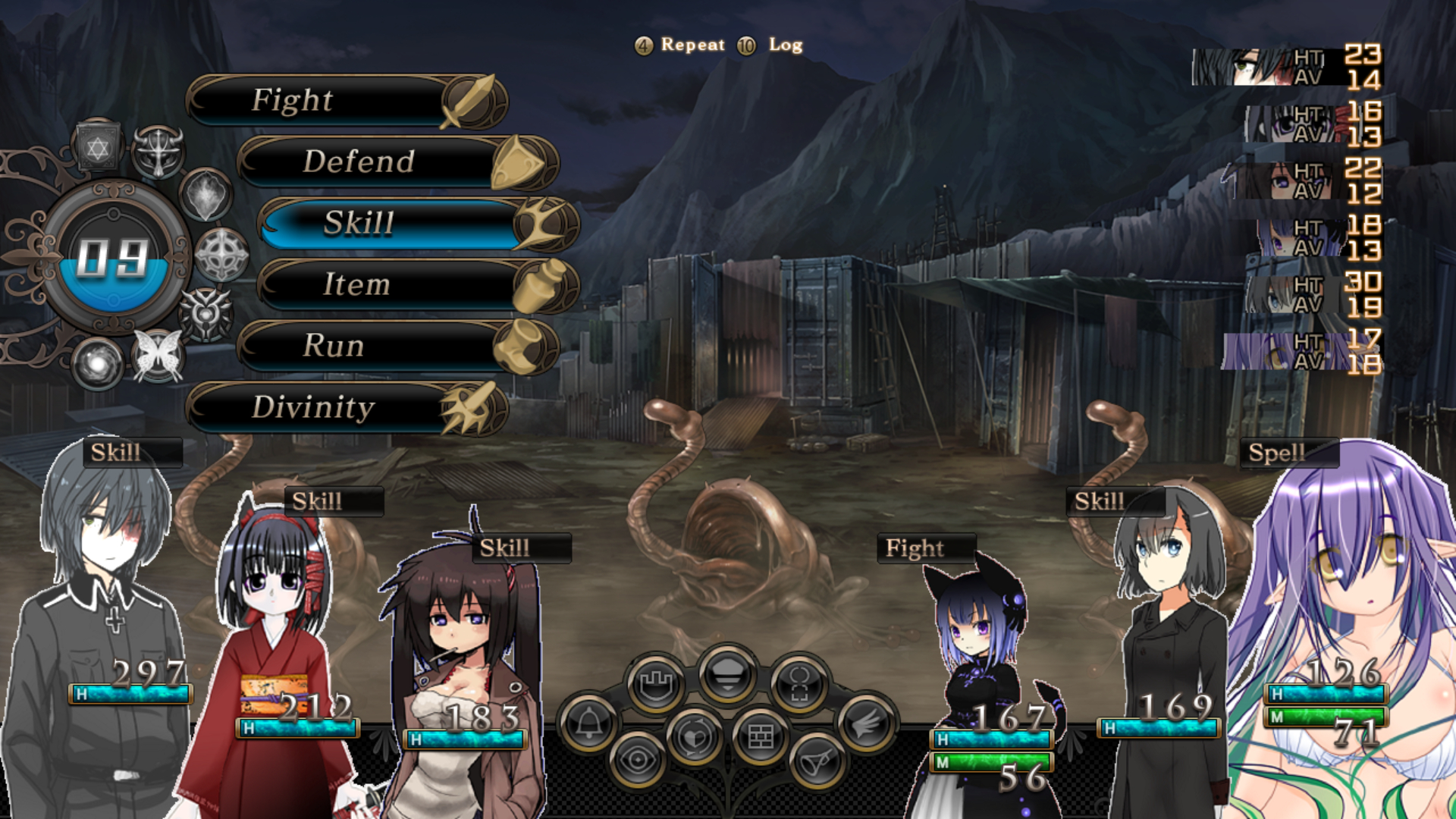1456x819 pixels.
Task: Select the brick wall icon
Action: 761,736
